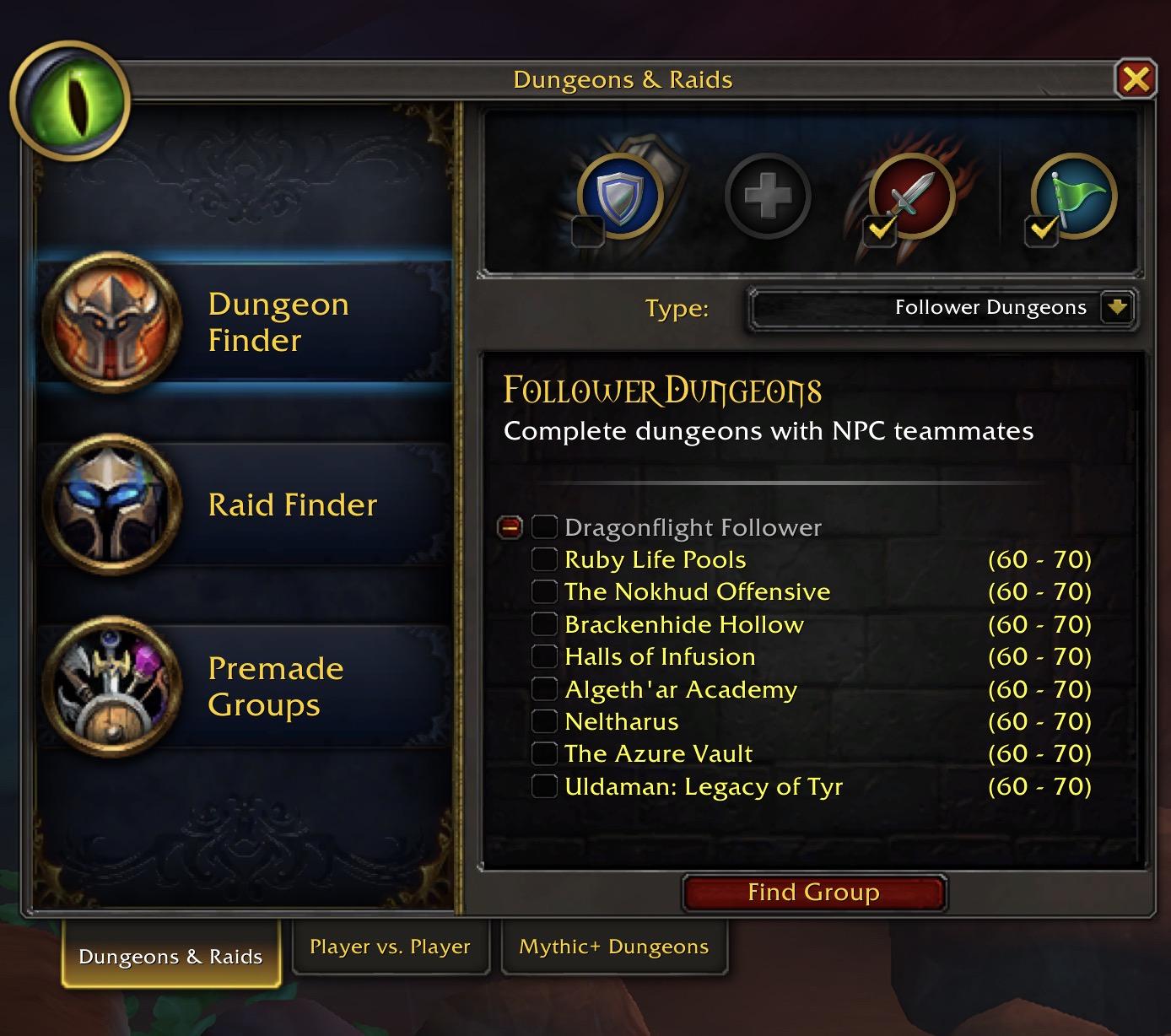Viewport: 1171px width, 1036px height.
Task: Switch to the Player vs. Player tab
Action: pos(391,947)
